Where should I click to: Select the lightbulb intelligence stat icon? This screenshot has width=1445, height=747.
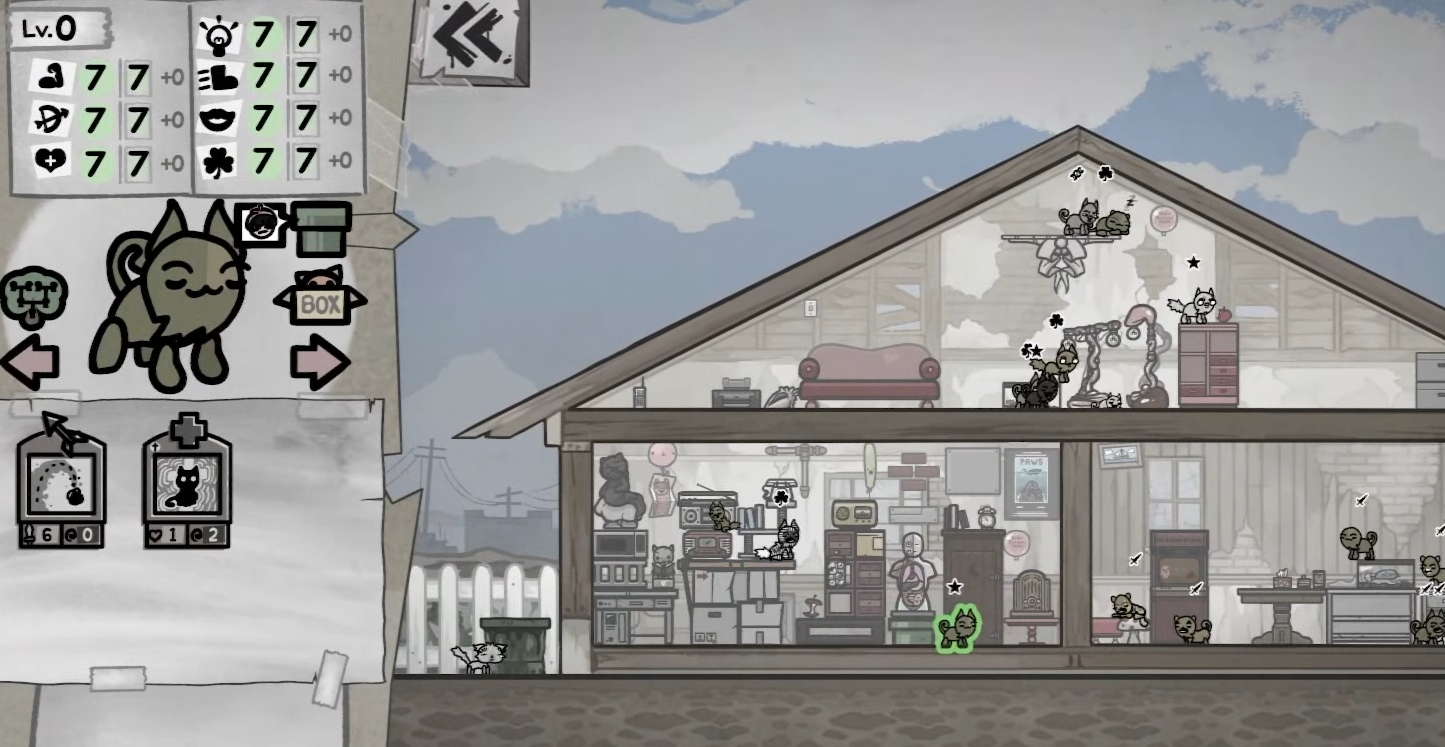[x=216, y=33]
